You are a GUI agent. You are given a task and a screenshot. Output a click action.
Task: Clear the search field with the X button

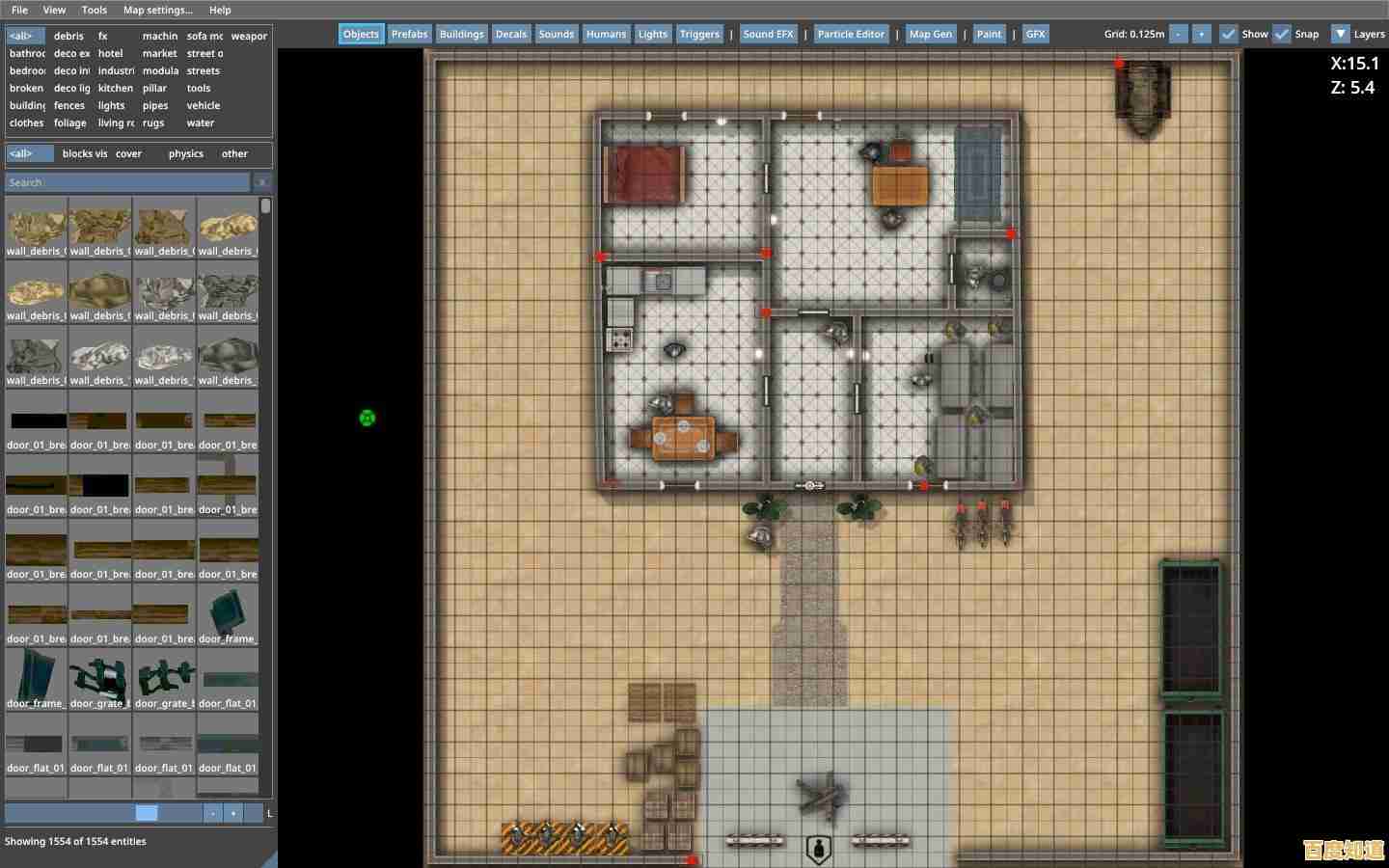click(x=262, y=181)
